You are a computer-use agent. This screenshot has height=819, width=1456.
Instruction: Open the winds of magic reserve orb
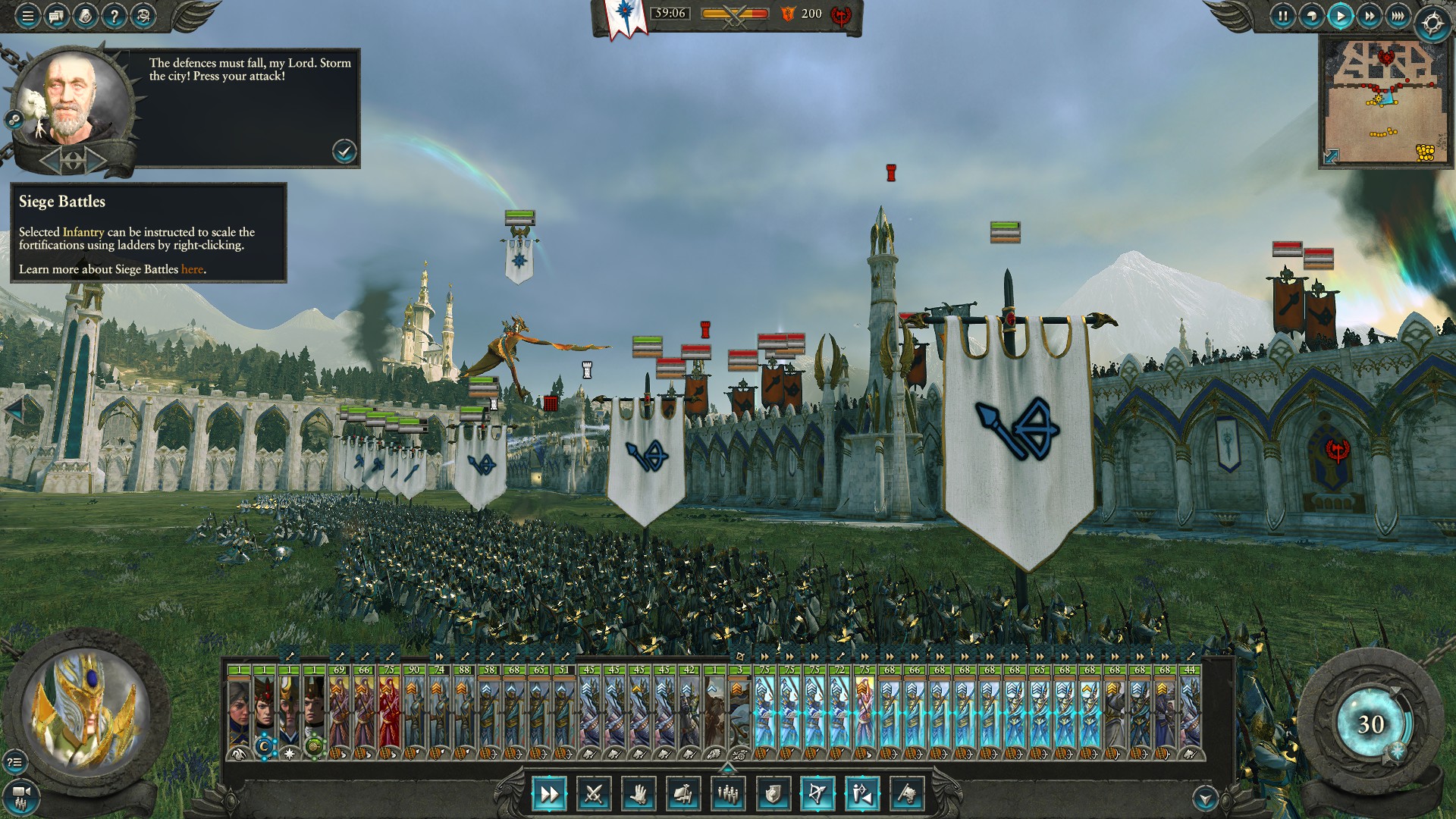tap(1370, 724)
